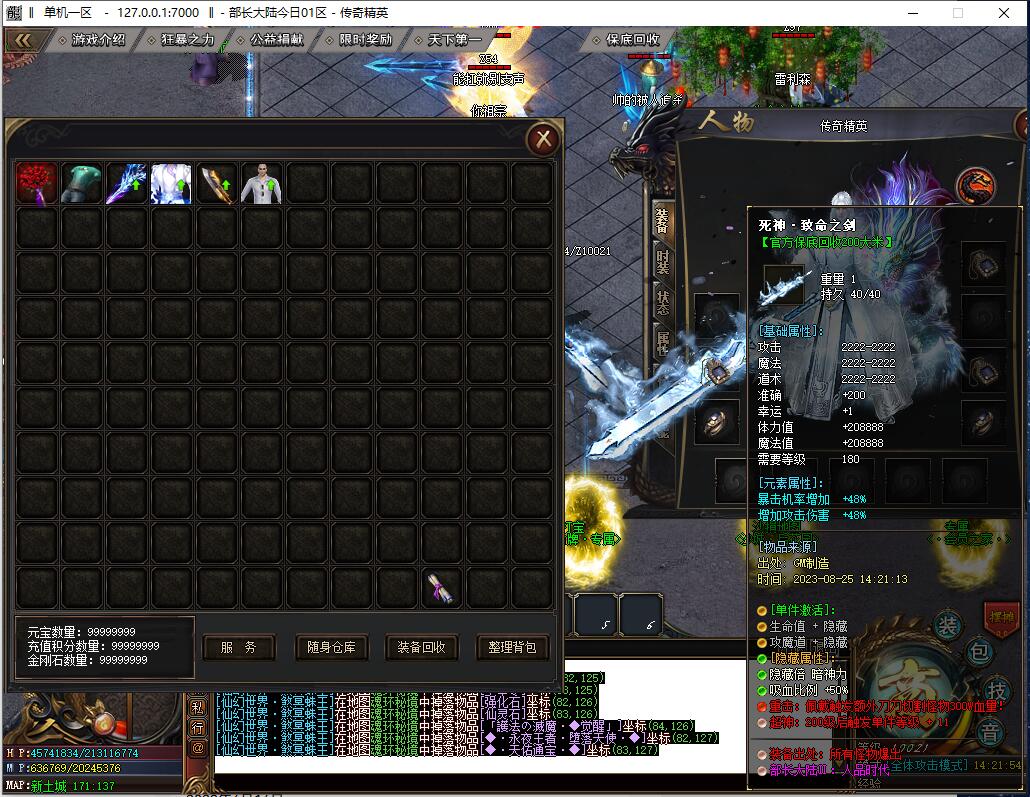Screen dimensions: 1030x797
Task: Pick the teal armor item slot
Action: pos(82,184)
